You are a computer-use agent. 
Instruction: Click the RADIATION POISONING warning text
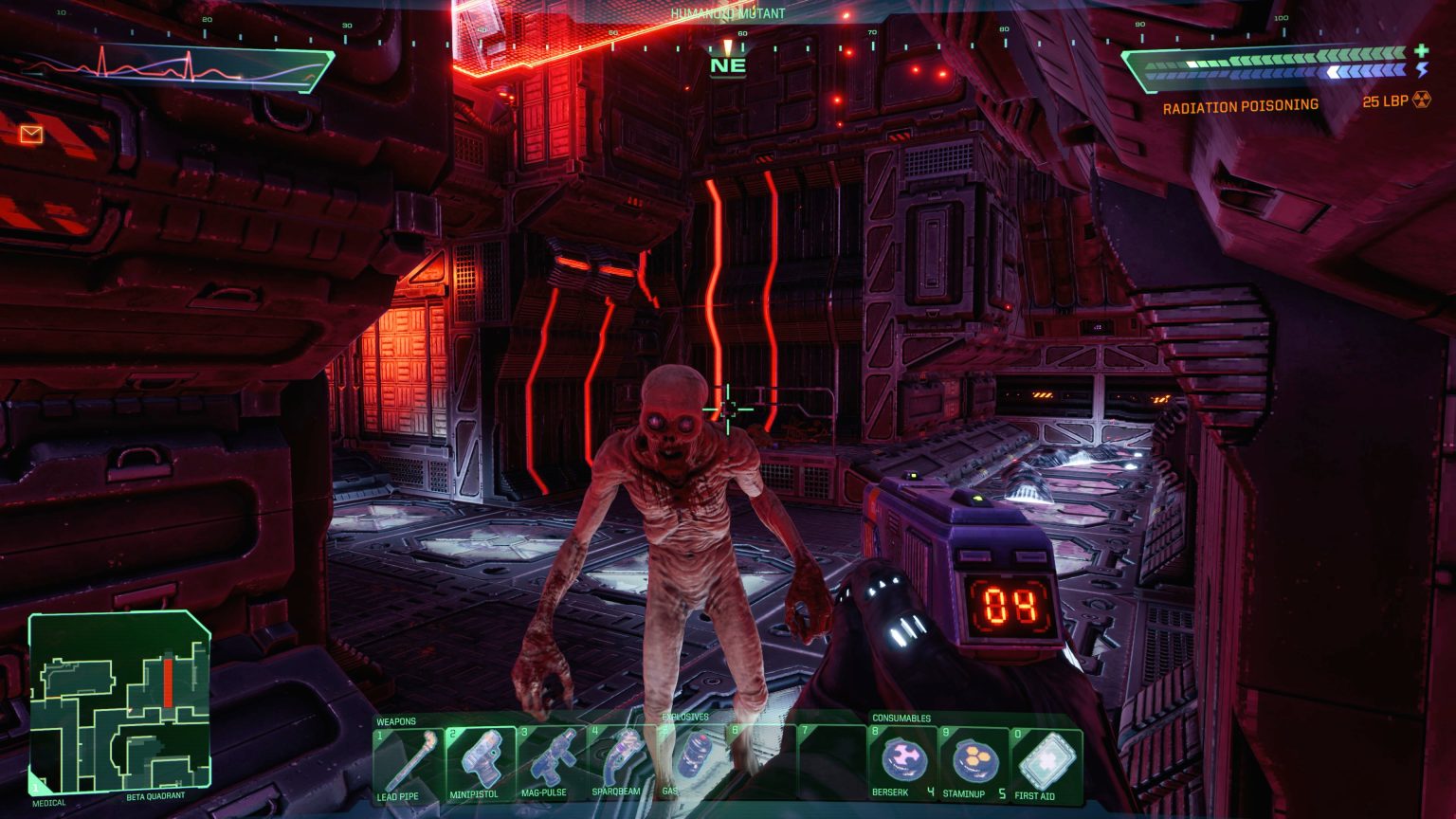(x=1240, y=106)
